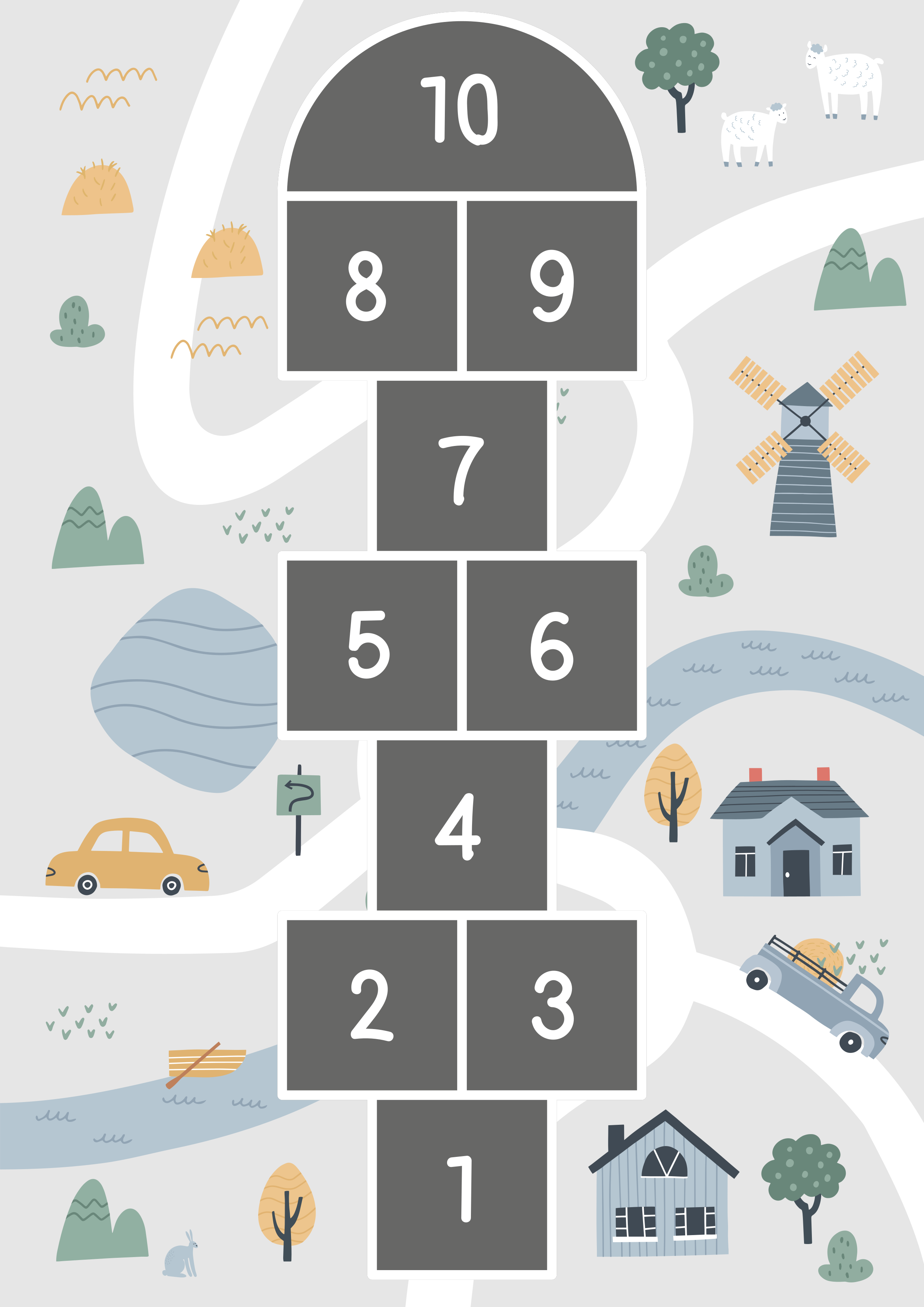Click the hopscotch tile marked 8
Viewport: 924px width, 1307px height.
(x=372, y=286)
